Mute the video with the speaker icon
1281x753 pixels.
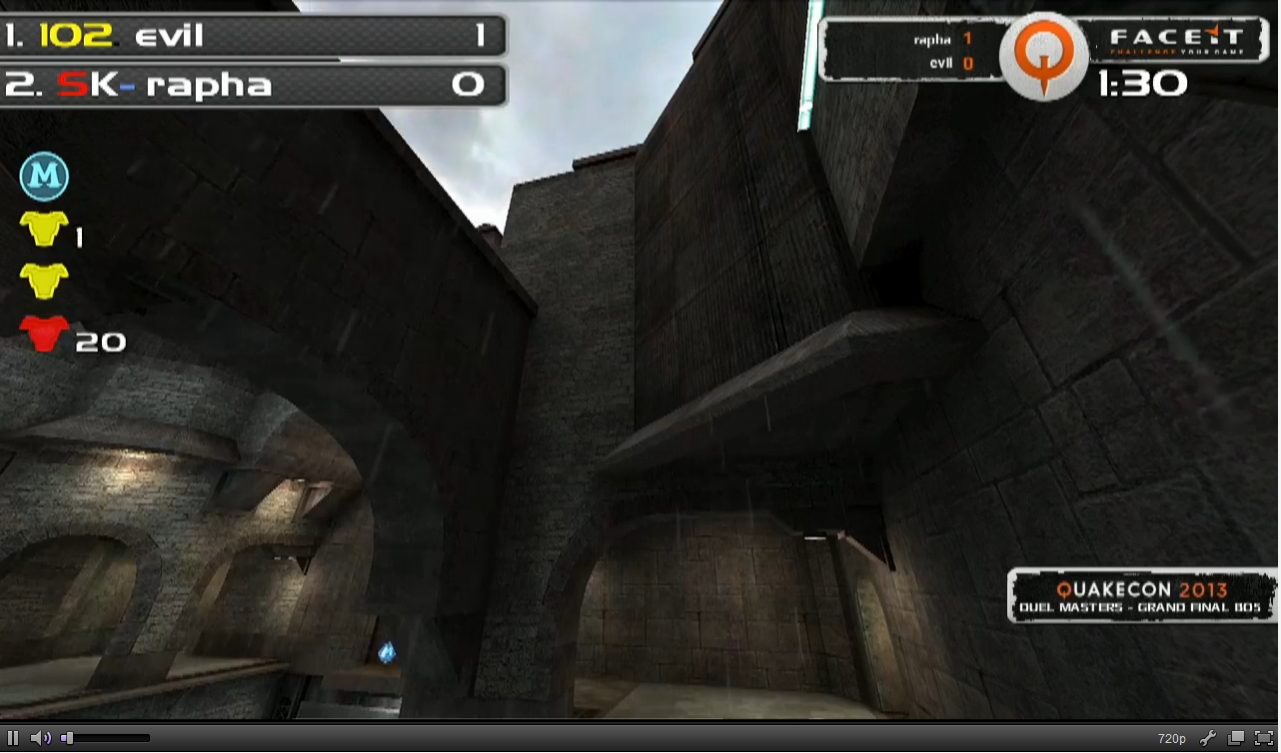click(x=39, y=738)
